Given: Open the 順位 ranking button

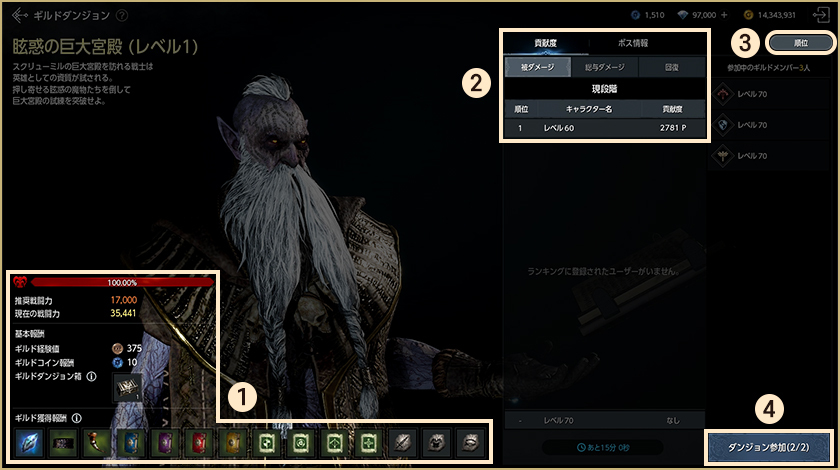Looking at the screenshot, I should pyautogui.click(x=800, y=44).
